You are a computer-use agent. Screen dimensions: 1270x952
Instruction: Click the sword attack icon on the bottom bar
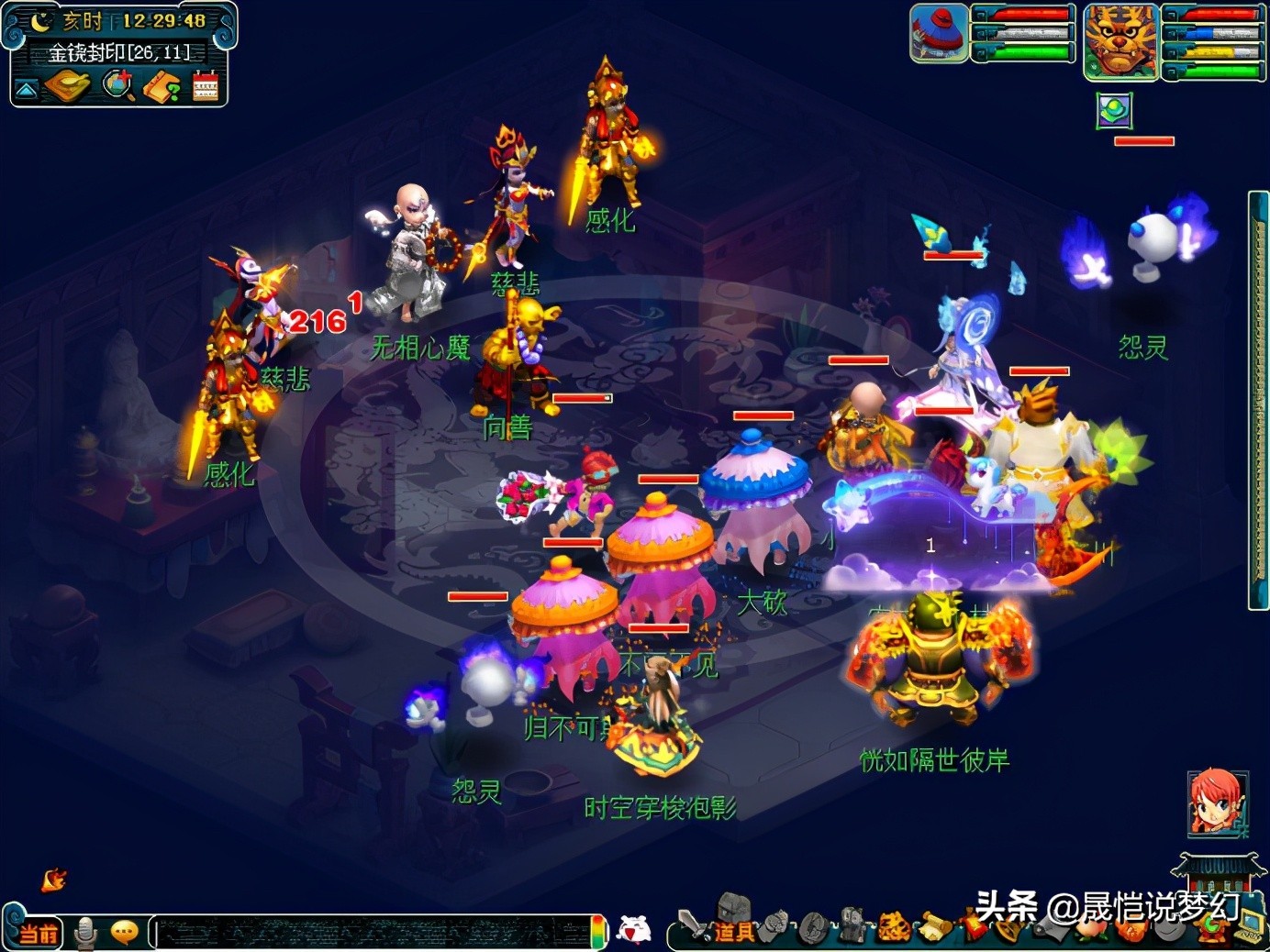[x=692, y=925]
